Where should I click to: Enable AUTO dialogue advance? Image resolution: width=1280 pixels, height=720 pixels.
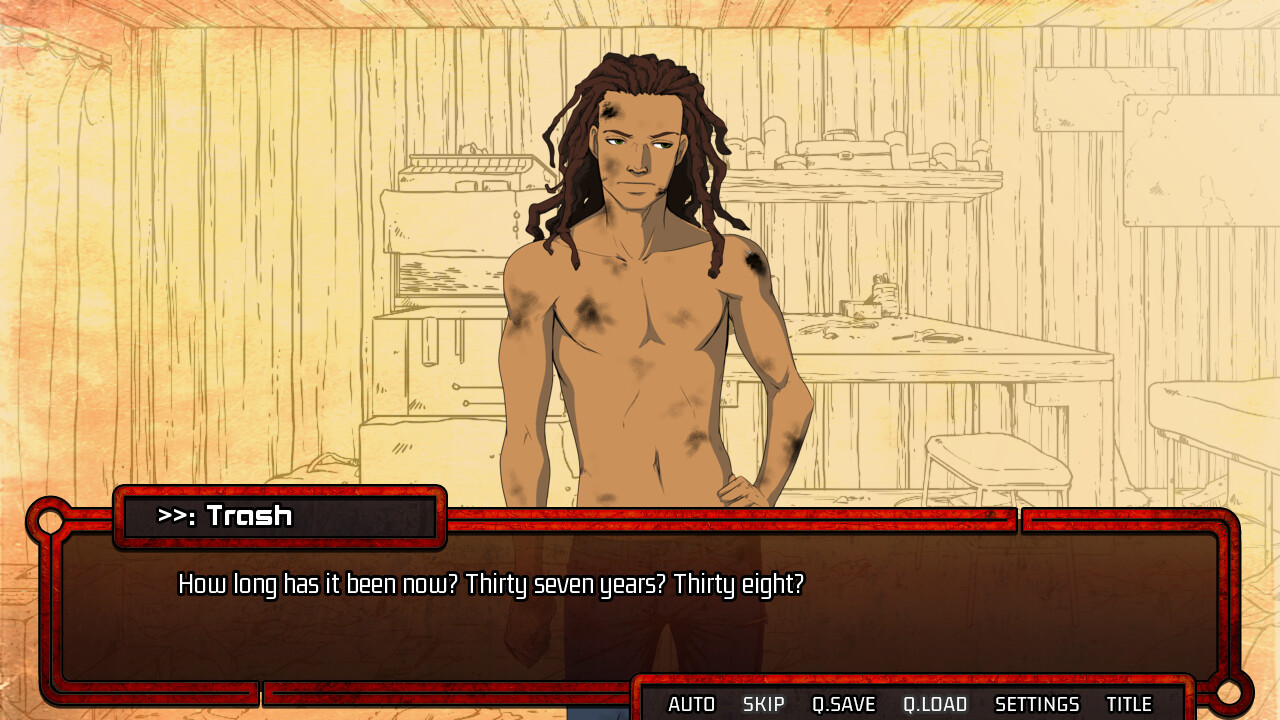coord(691,704)
